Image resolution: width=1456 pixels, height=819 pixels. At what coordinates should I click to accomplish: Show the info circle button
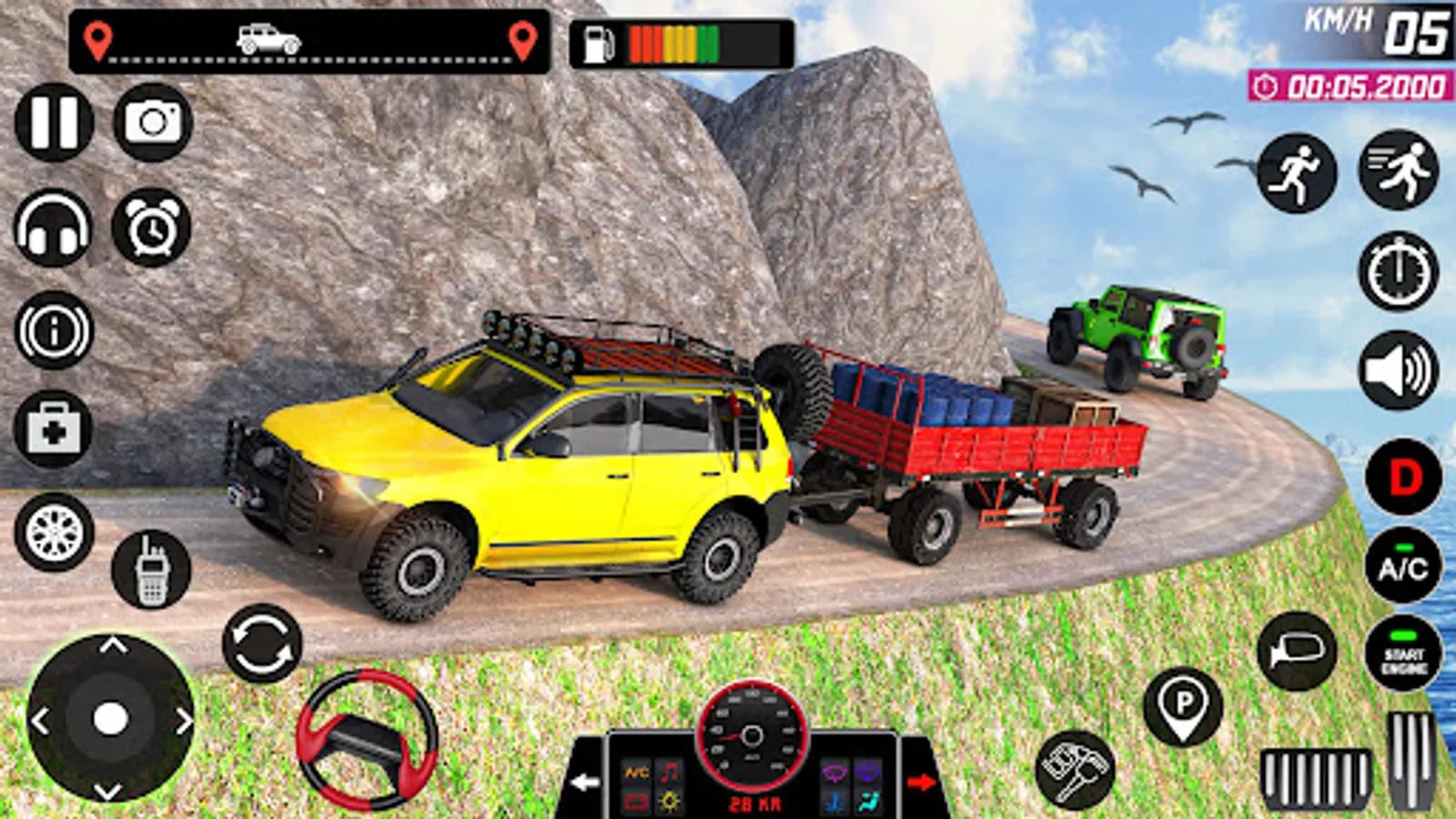tap(54, 330)
